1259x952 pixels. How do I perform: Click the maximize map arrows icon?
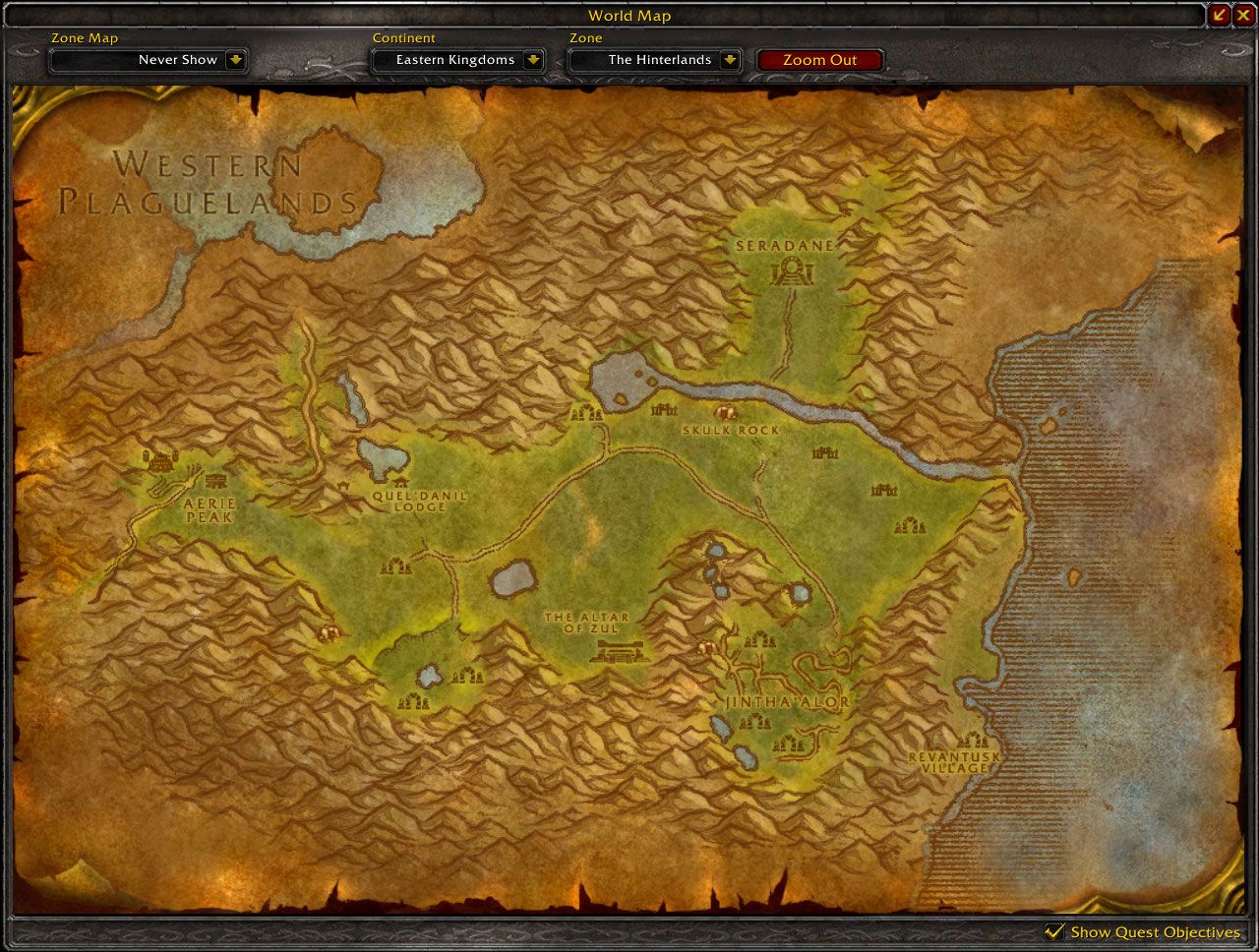pos(1222,15)
